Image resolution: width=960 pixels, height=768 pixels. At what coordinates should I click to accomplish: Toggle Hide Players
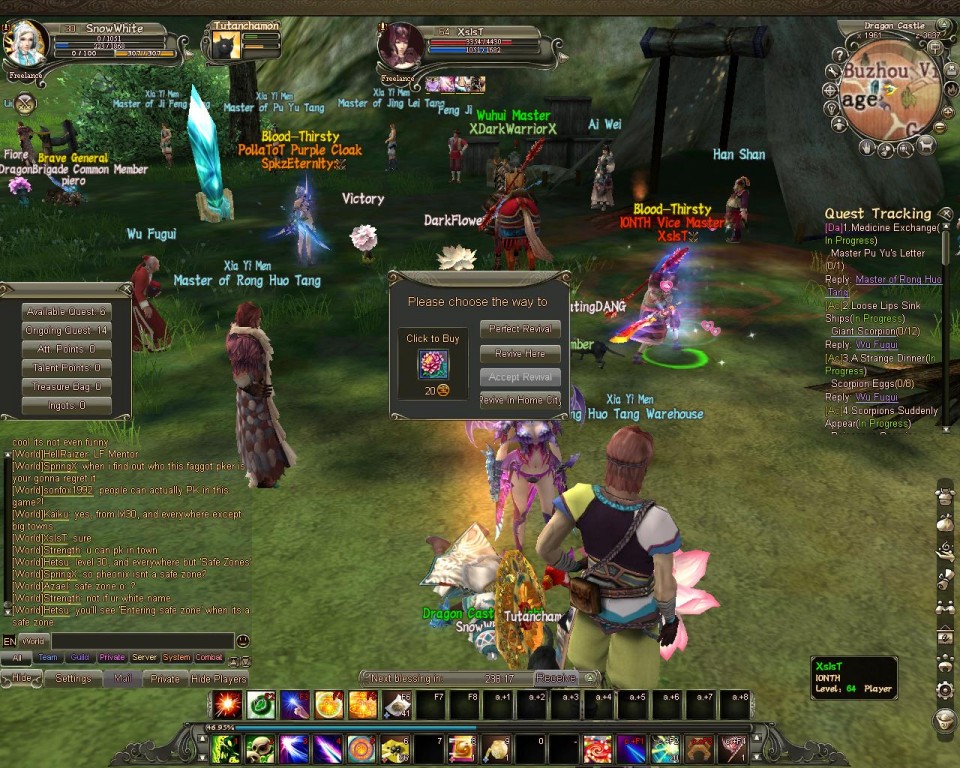click(x=219, y=678)
